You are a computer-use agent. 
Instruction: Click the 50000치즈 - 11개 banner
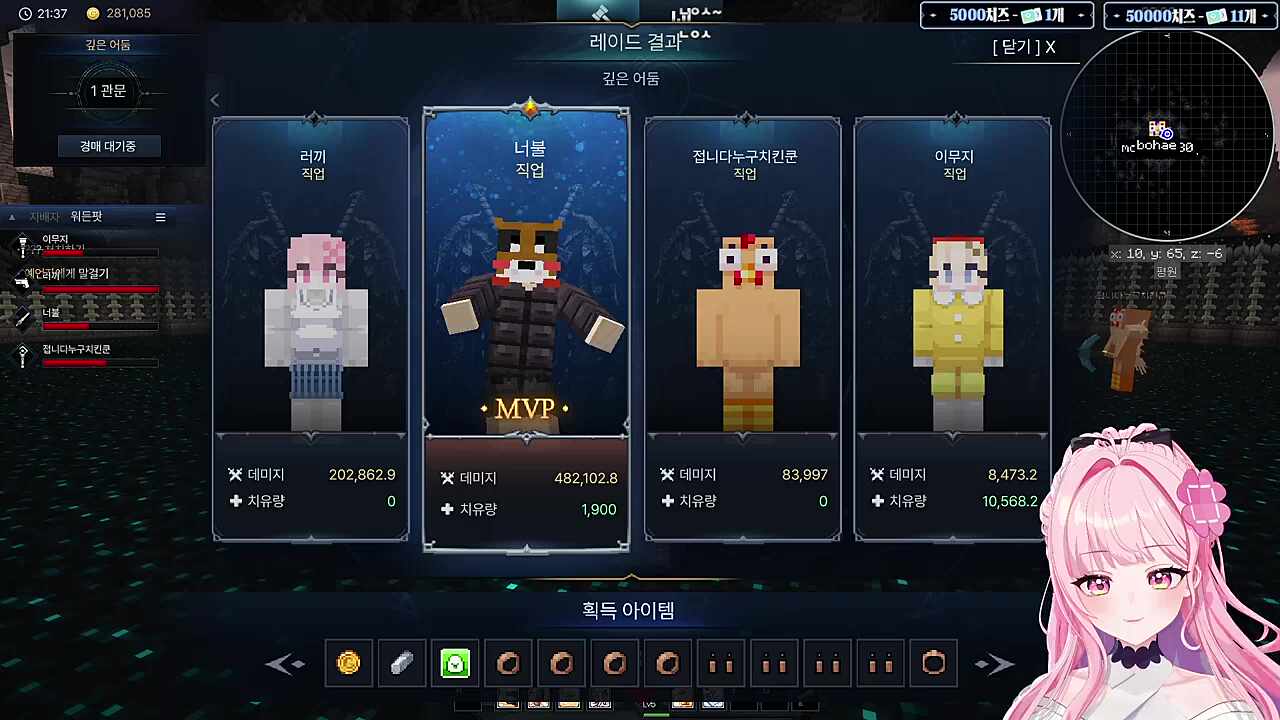coord(1189,16)
